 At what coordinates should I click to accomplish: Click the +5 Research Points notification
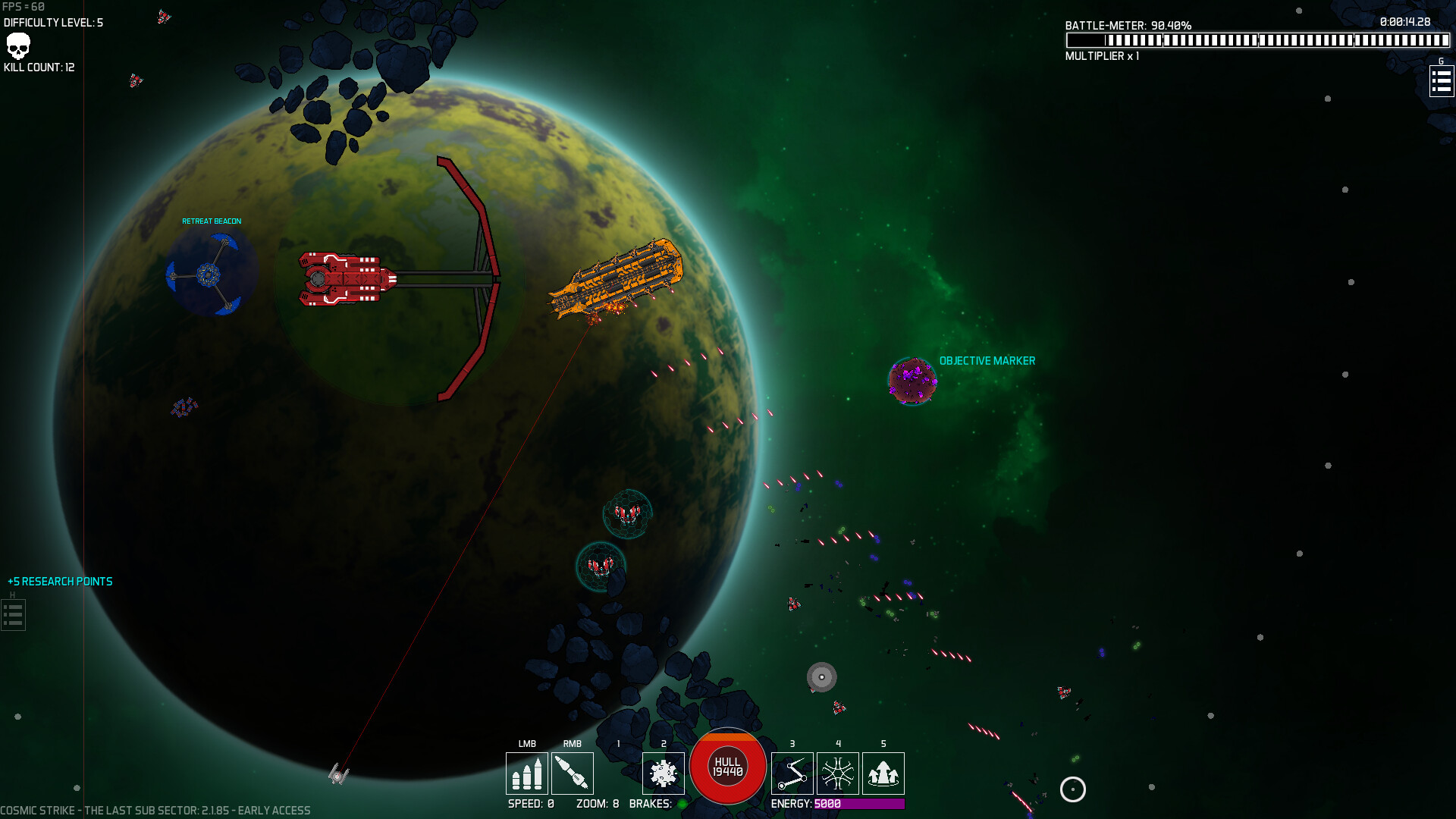coord(61,582)
